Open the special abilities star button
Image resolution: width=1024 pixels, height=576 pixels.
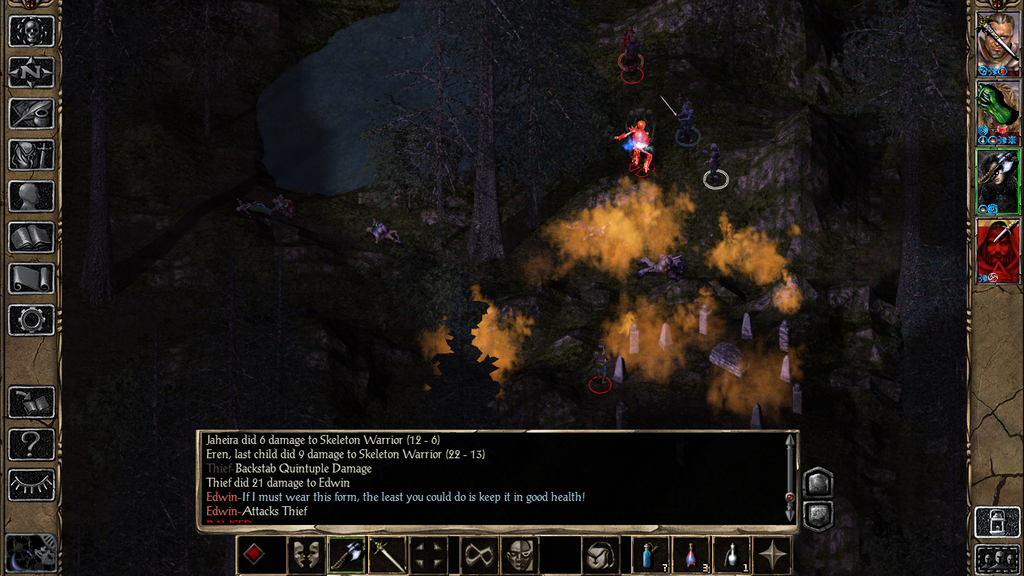tap(773, 555)
